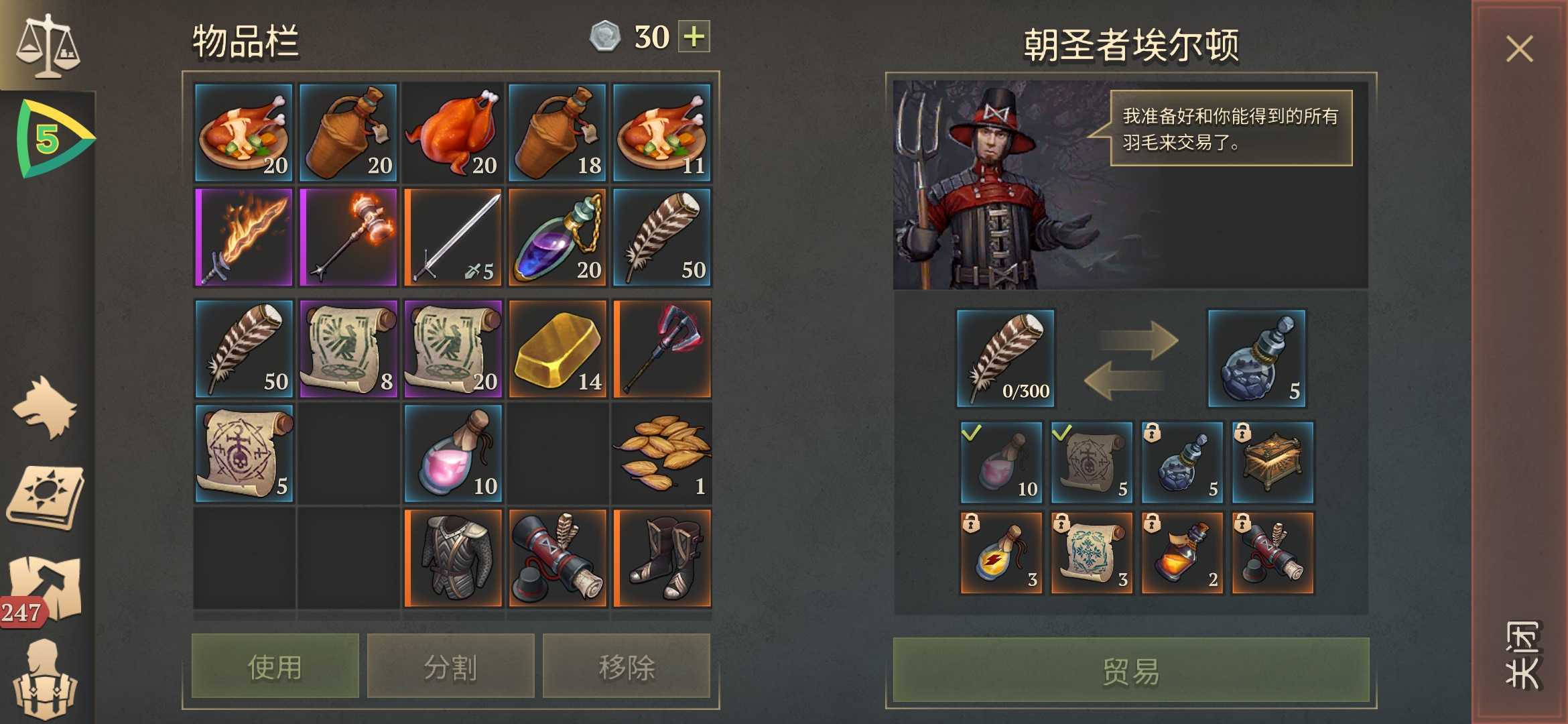Open the wolf head menu icon

click(x=46, y=408)
